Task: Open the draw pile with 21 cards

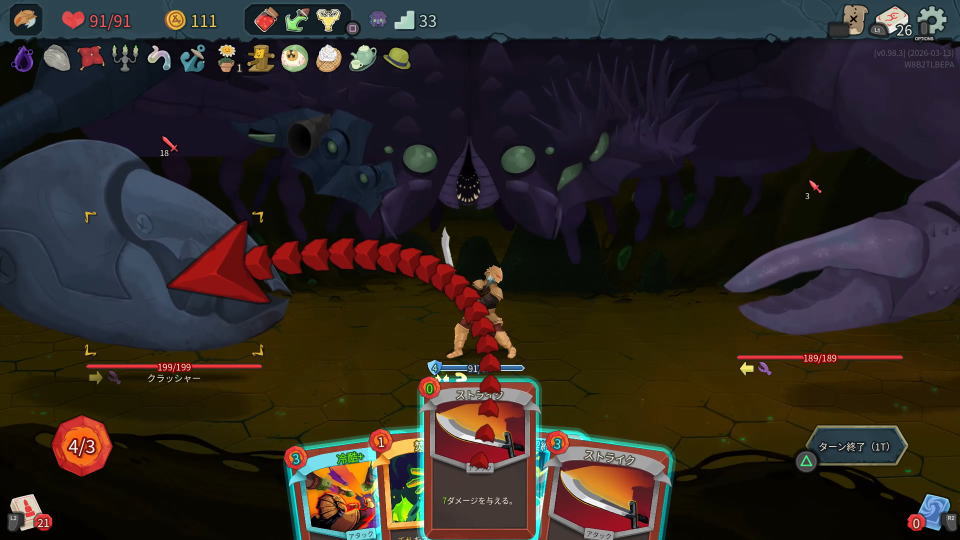Action: point(28,512)
